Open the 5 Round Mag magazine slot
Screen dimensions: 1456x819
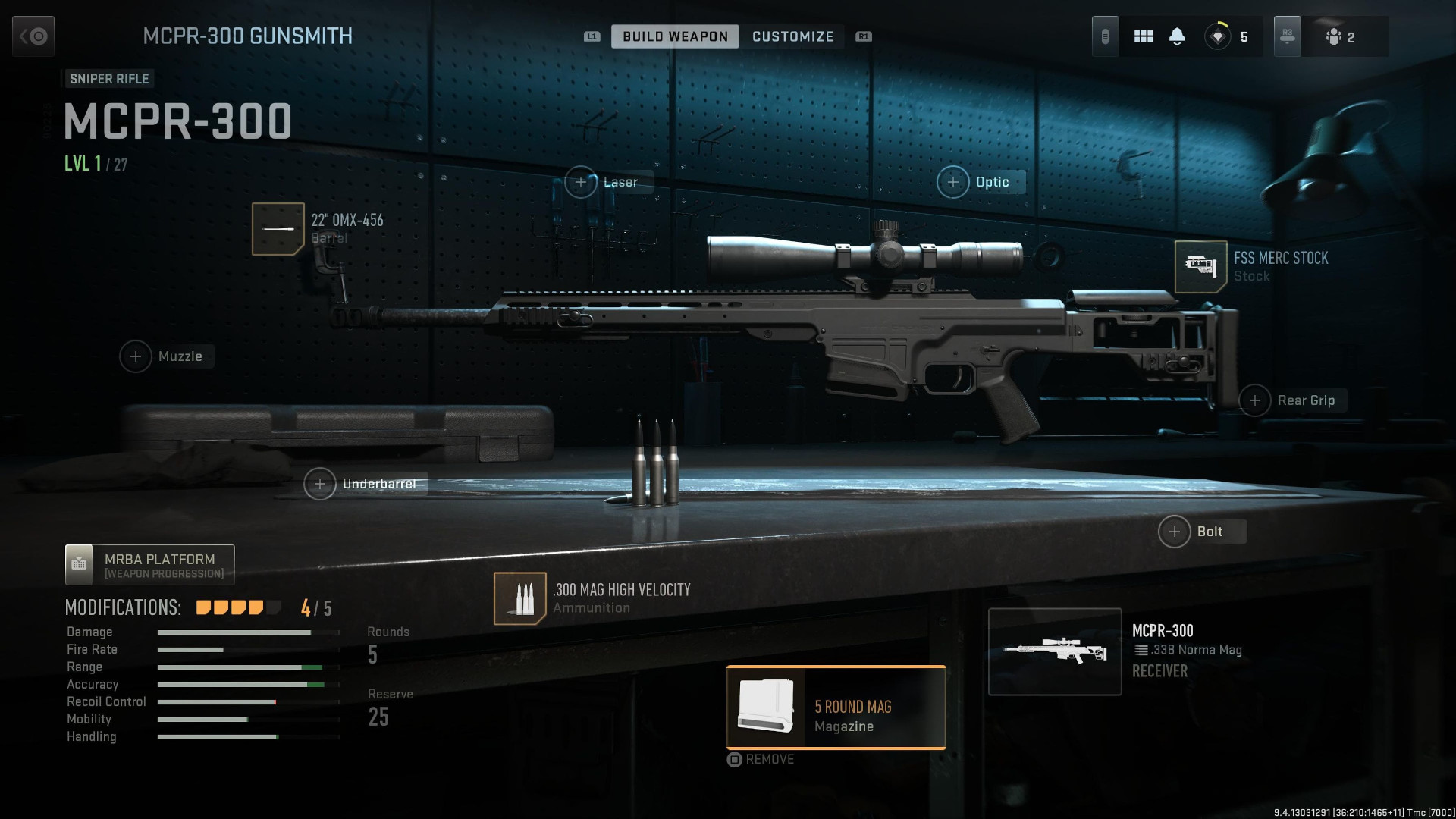pos(835,708)
